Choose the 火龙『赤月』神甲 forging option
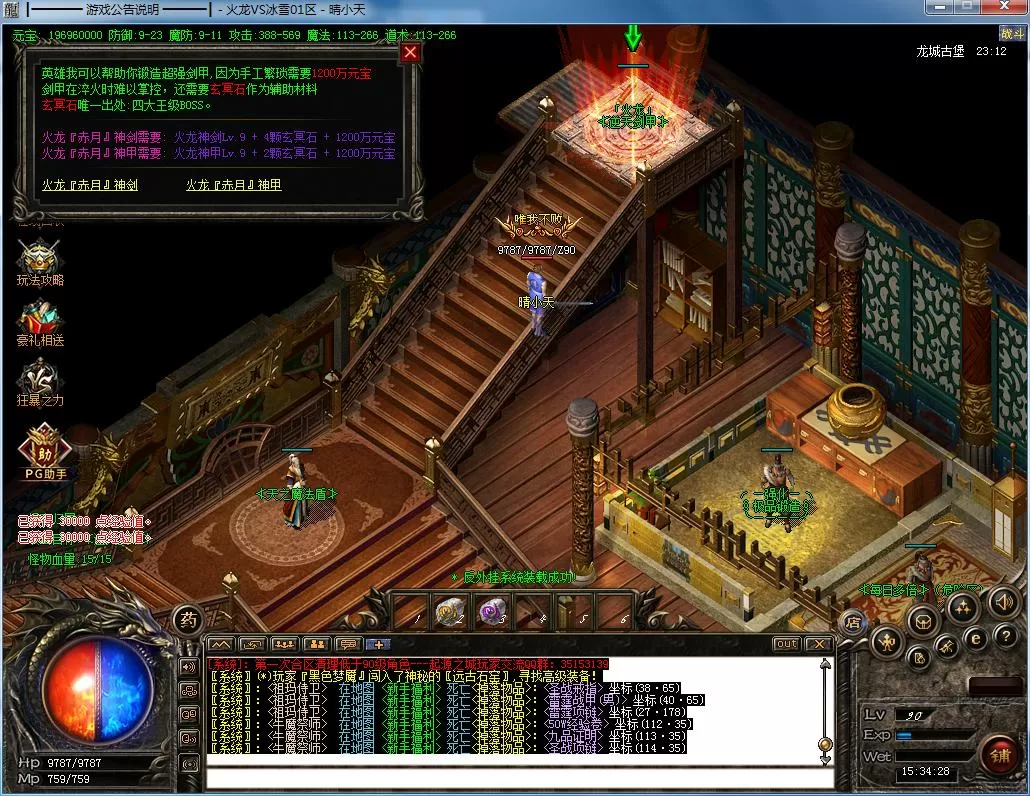Viewport: 1030px width, 796px height. tap(234, 185)
